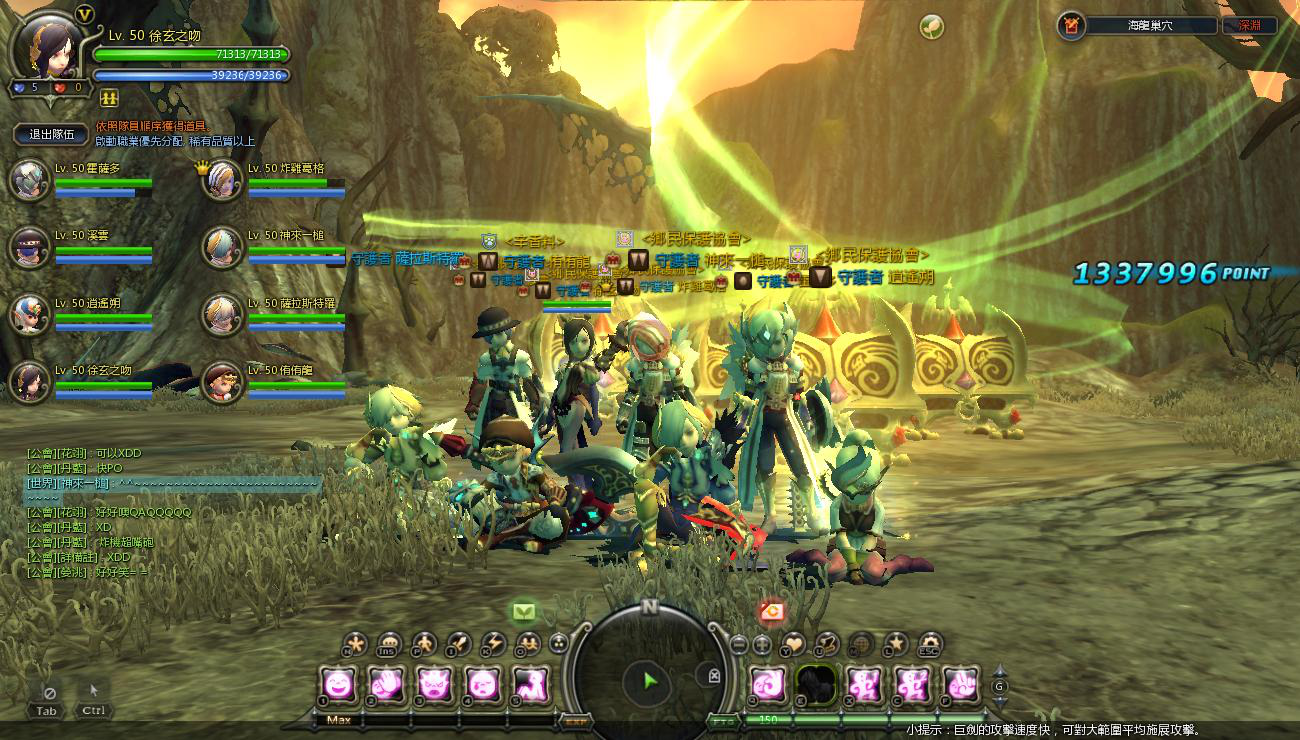The width and height of the screenshot is (1300, 740).
Task: Open the sword menu icon
Action: 459,644
